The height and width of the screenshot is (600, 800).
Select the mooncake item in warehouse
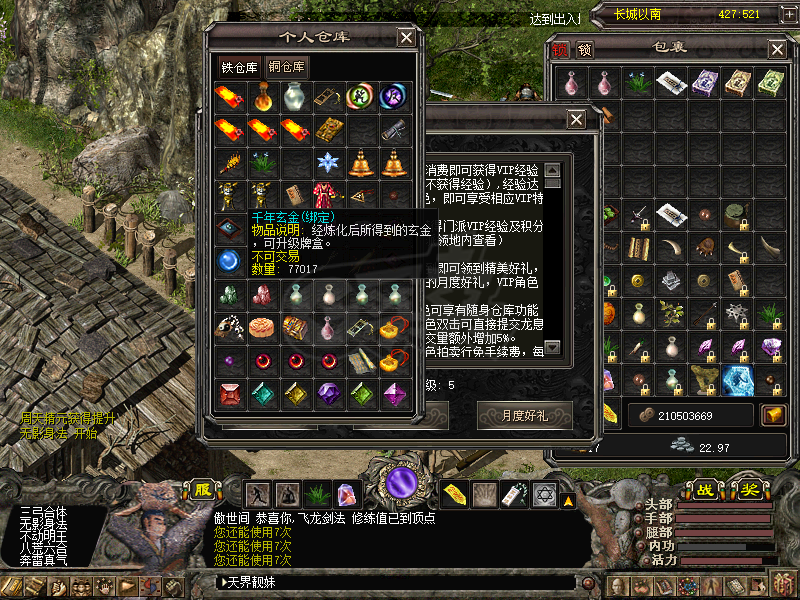click(x=262, y=326)
